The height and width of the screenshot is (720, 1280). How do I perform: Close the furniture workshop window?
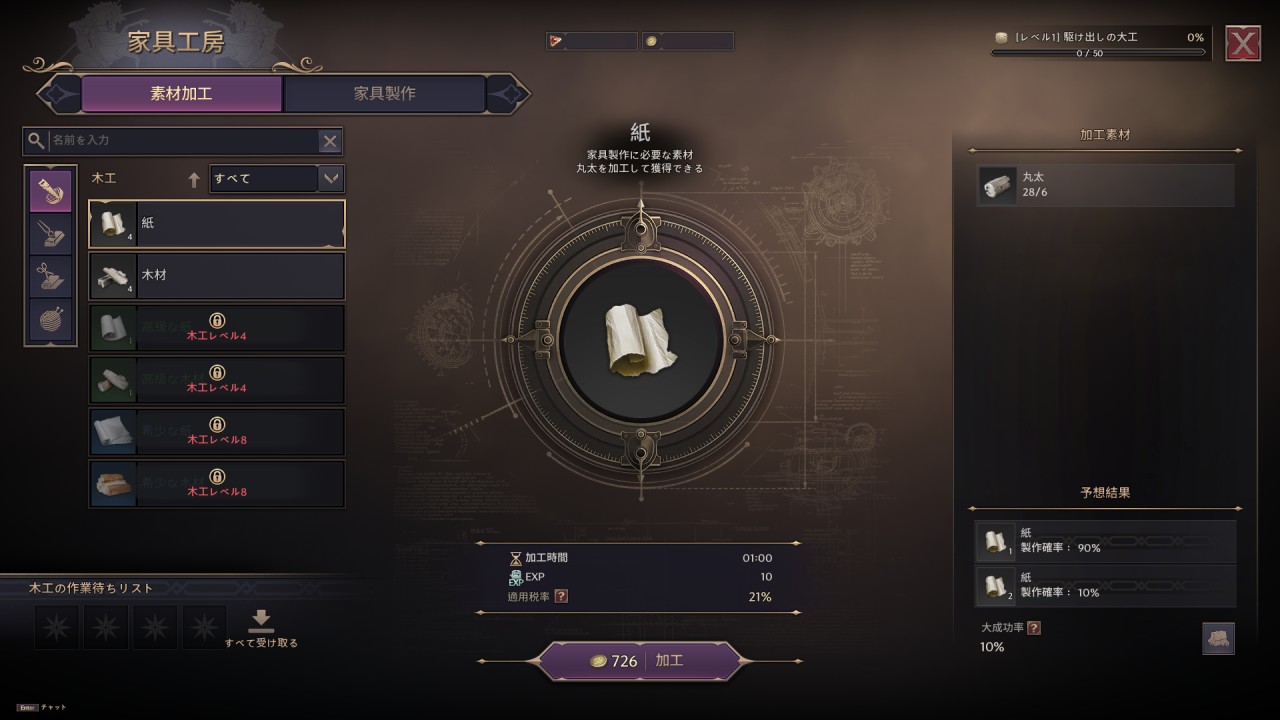click(1243, 43)
